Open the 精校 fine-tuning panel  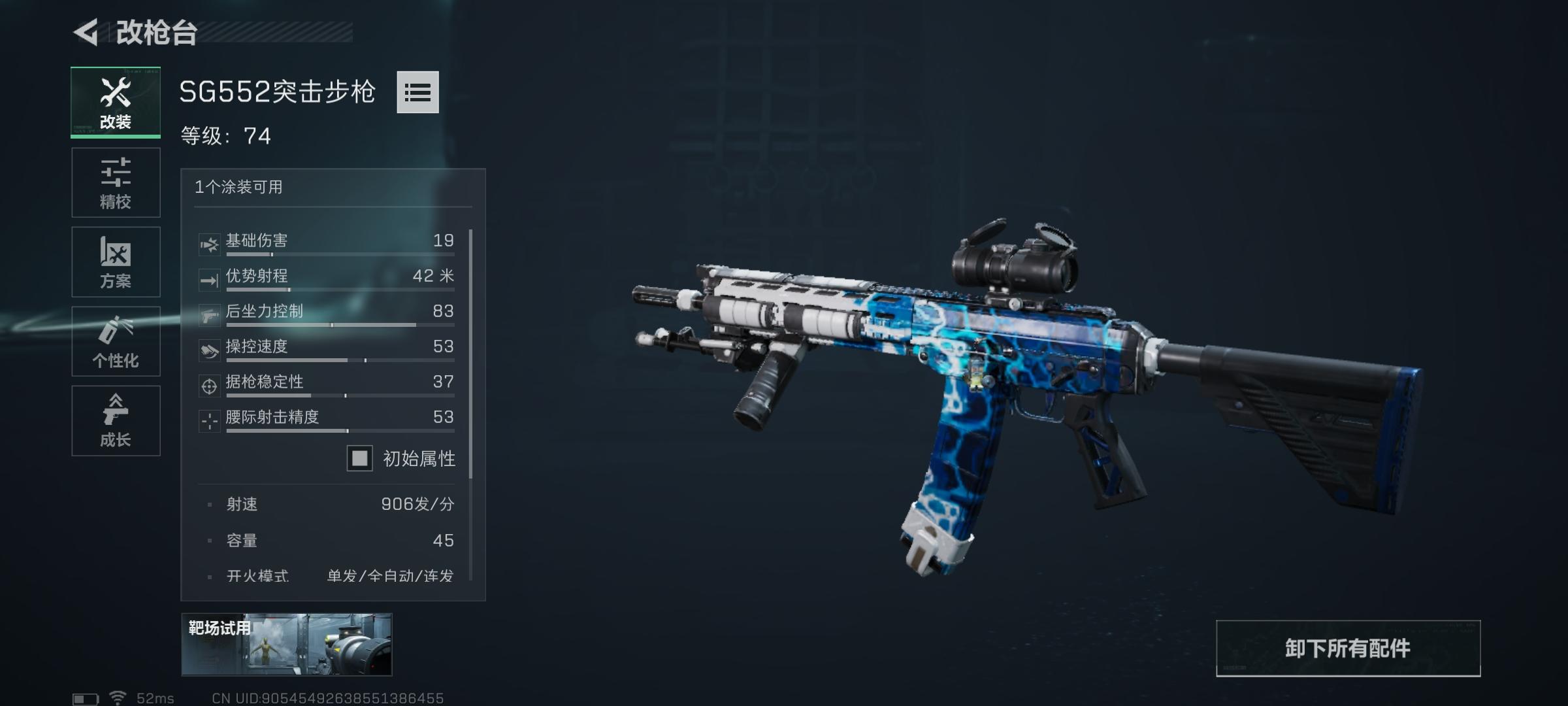click(116, 182)
